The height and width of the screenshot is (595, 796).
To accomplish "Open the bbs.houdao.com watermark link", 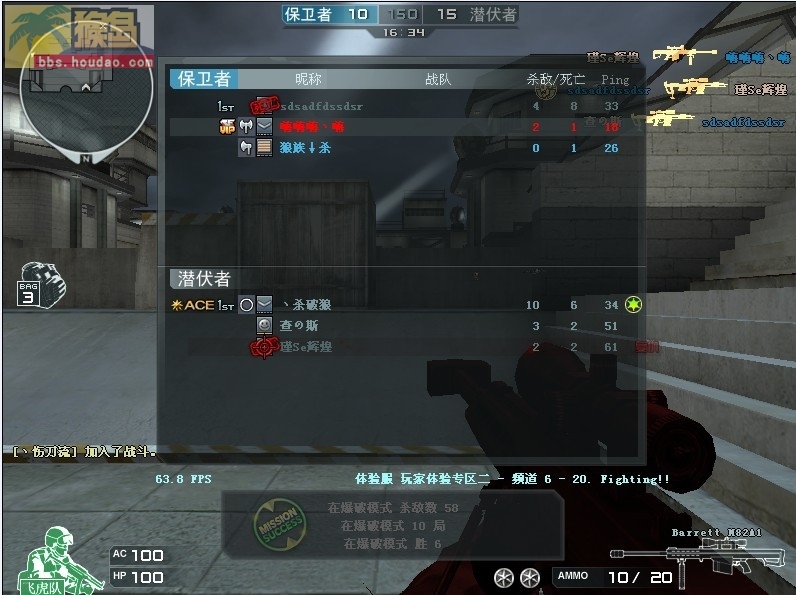I will click(x=95, y=62).
